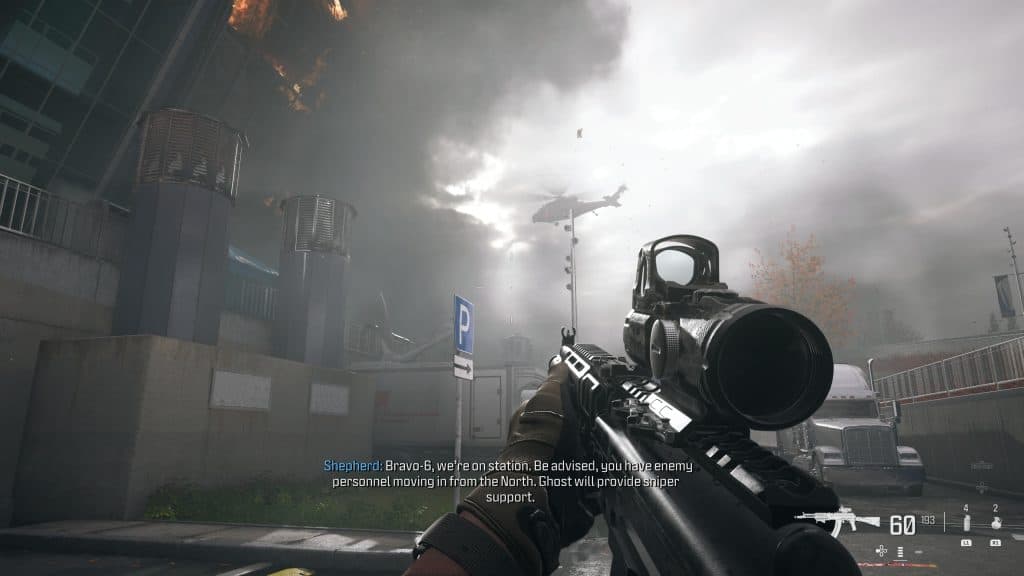Click the armor plates stack icon
The image size is (1024, 576).
899,551
